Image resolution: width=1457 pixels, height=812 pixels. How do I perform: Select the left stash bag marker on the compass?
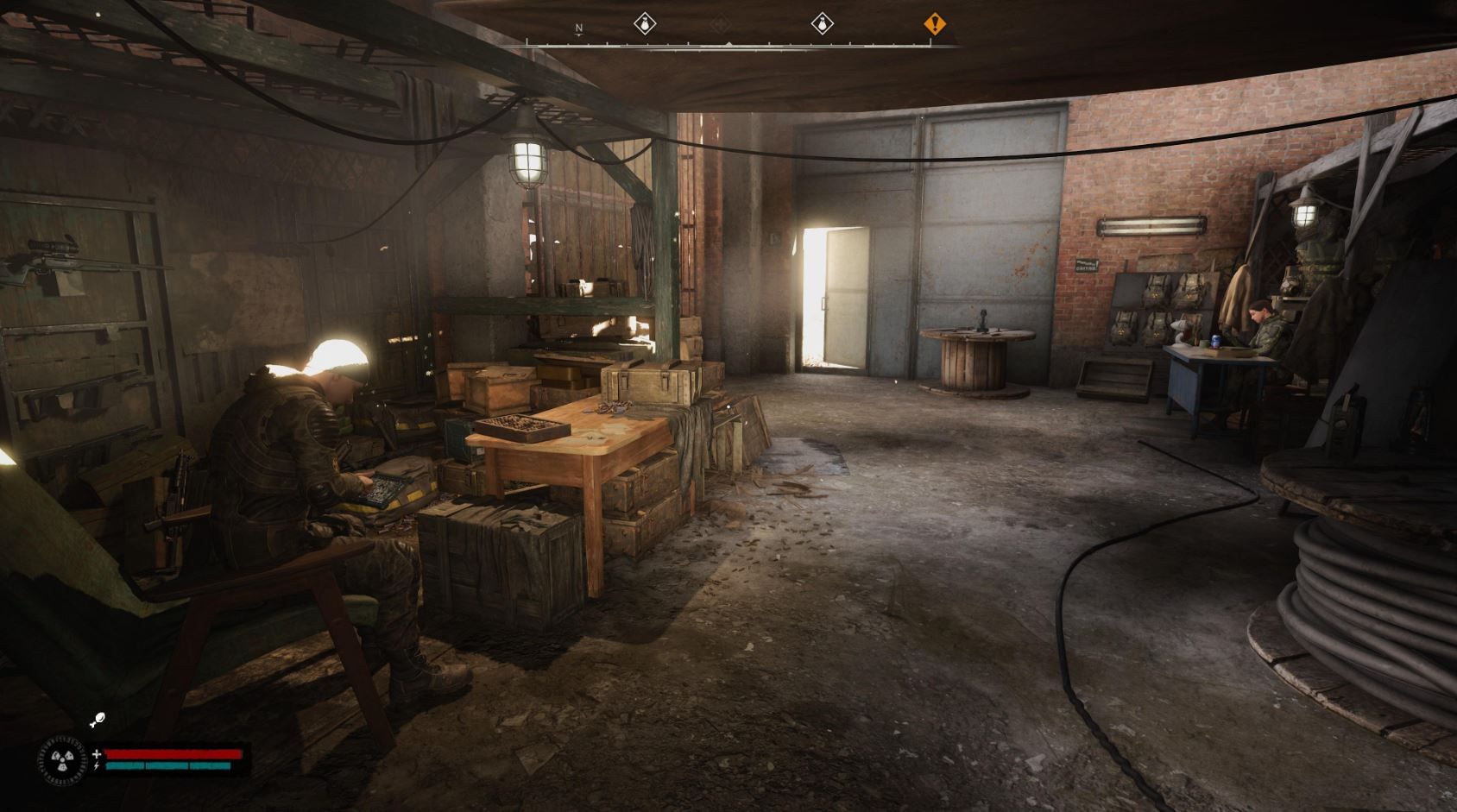[x=645, y=24]
